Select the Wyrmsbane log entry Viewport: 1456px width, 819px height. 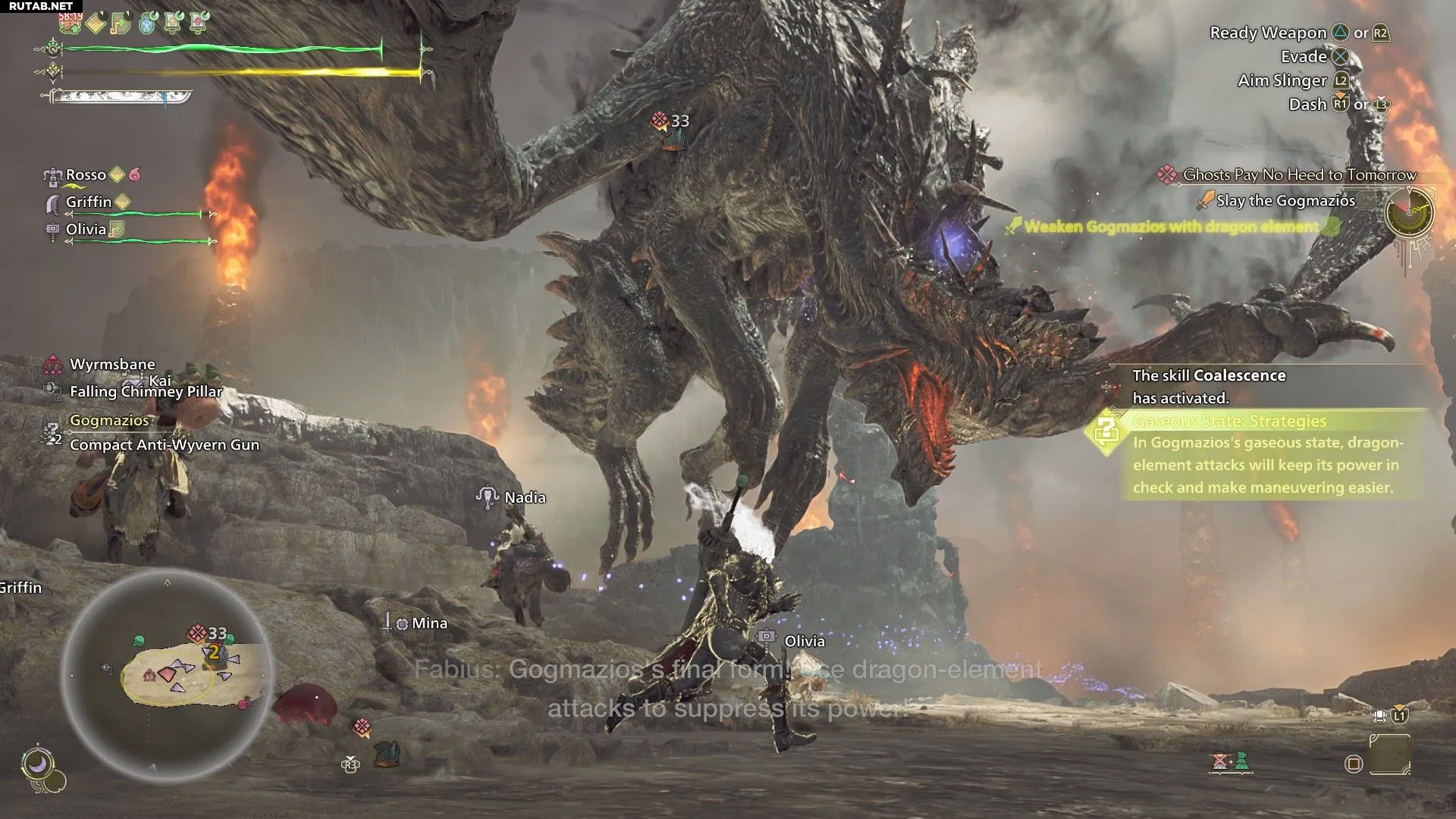pyautogui.click(x=112, y=364)
